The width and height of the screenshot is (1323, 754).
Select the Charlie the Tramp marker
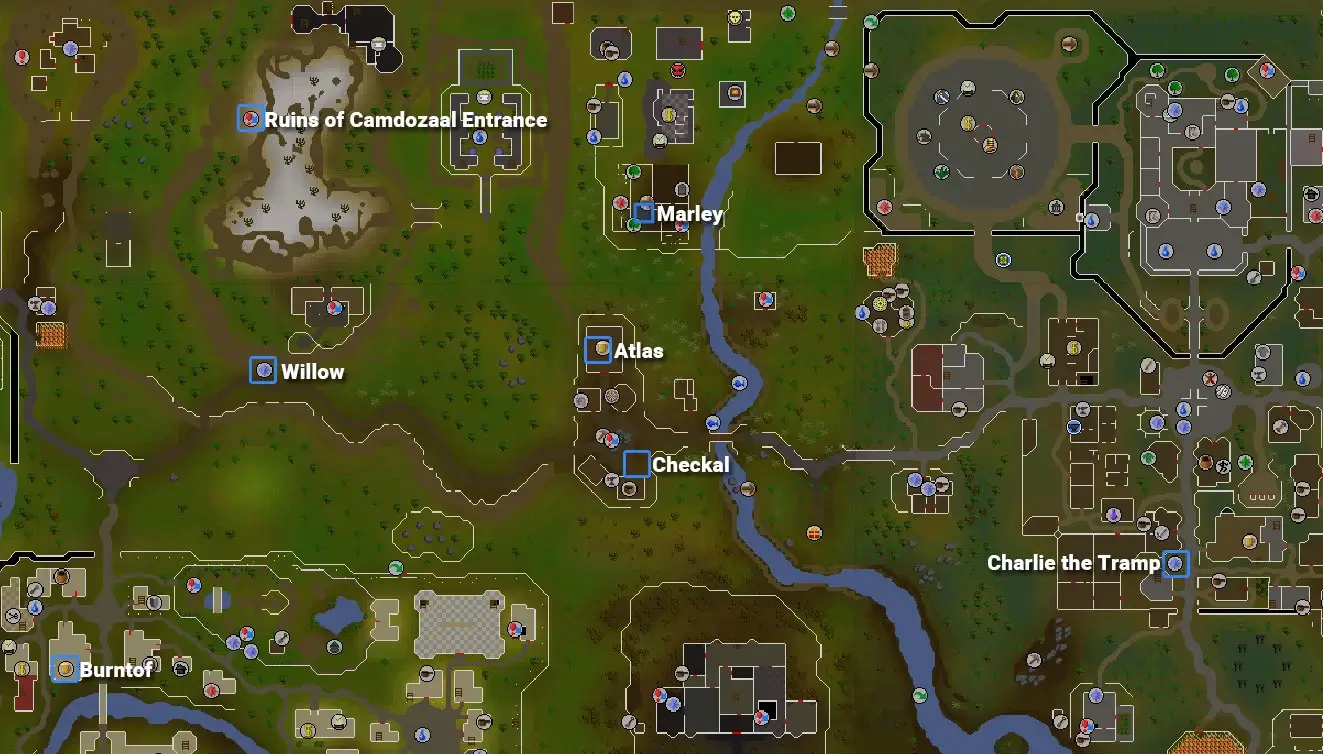click(x=1176, y=564)
